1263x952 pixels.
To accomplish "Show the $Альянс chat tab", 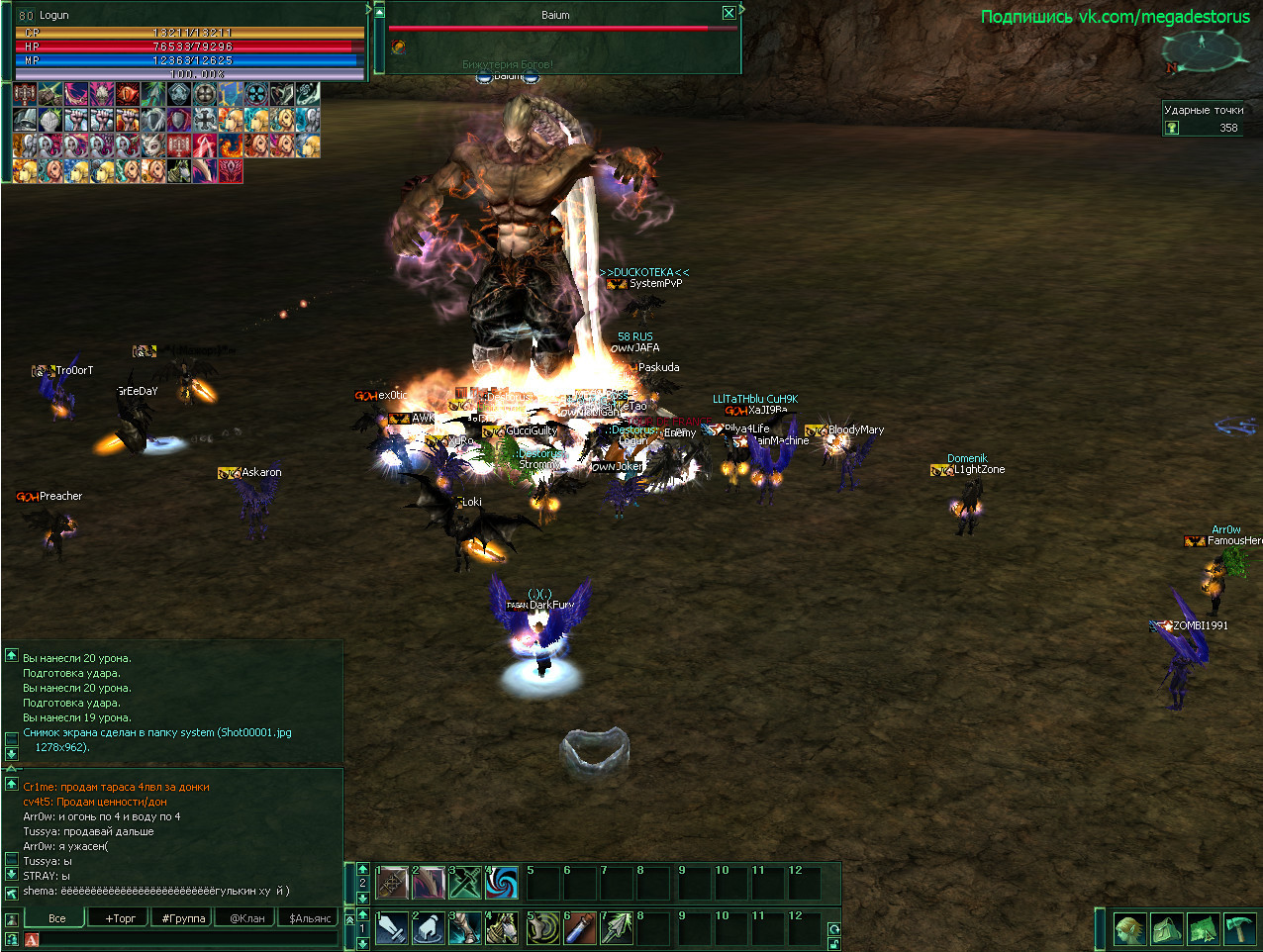I will point(310,918).
